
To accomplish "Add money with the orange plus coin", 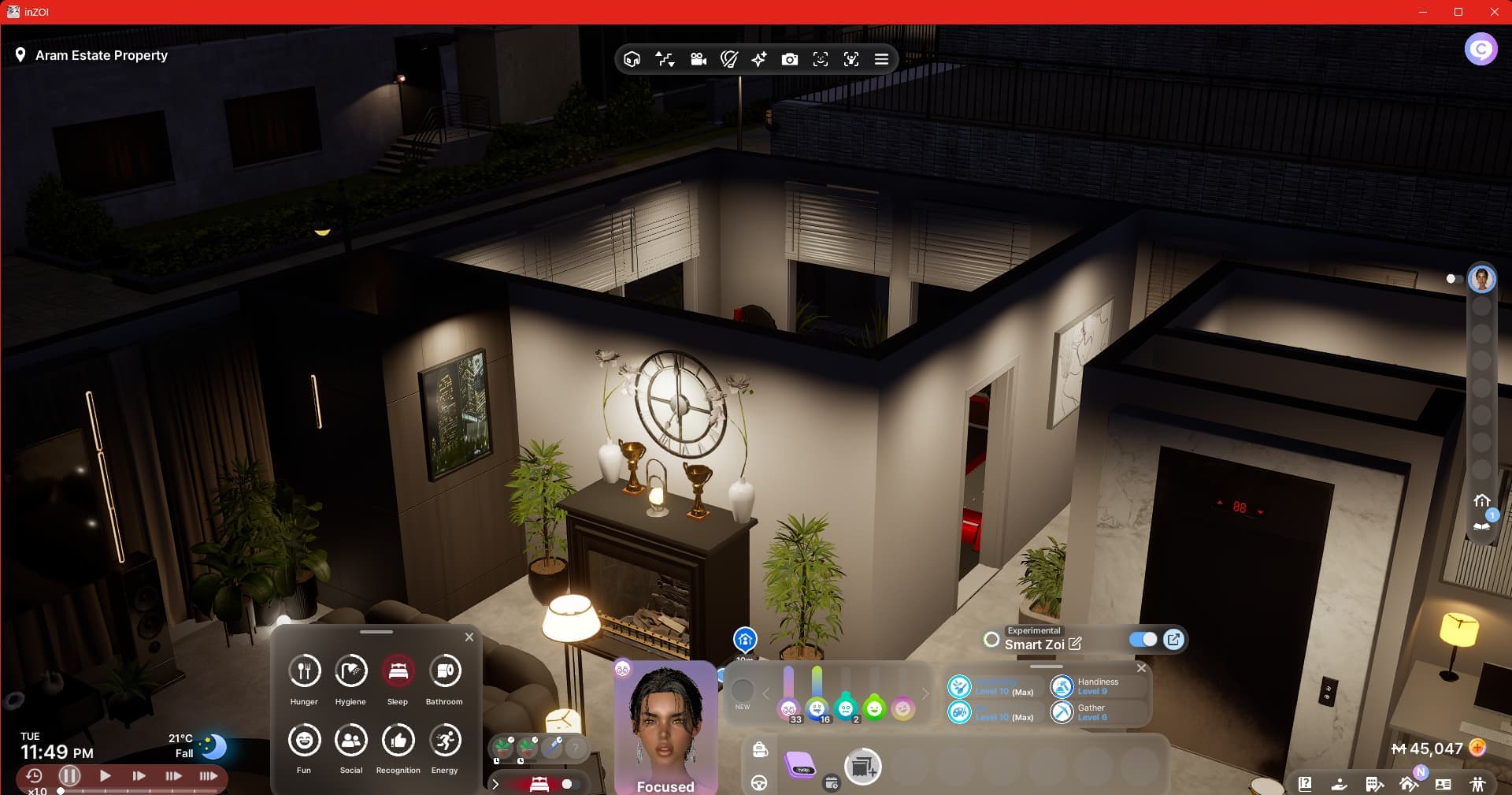I will (1477, 748).
